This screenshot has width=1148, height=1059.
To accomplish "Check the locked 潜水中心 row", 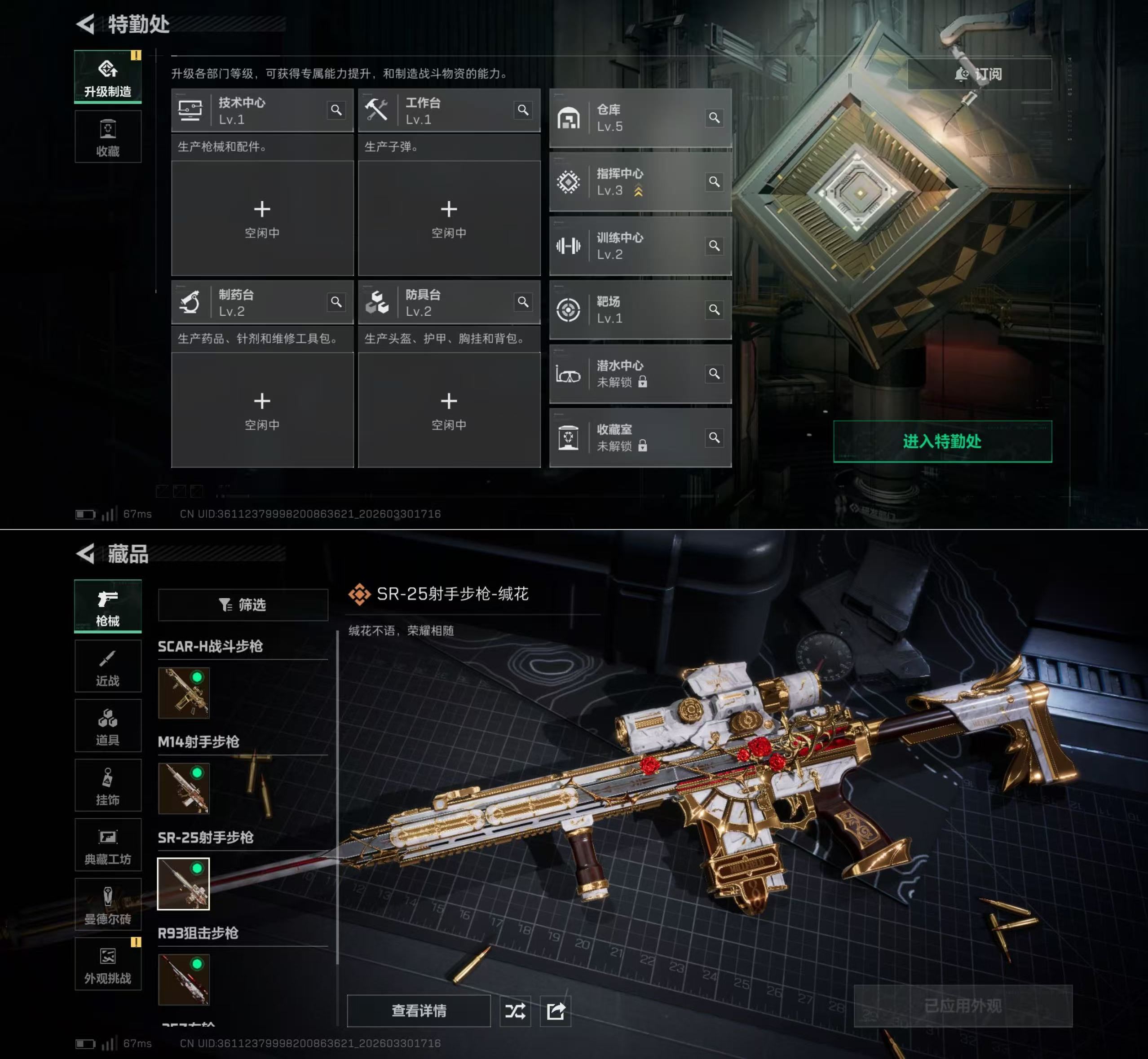I will point(640,374).
